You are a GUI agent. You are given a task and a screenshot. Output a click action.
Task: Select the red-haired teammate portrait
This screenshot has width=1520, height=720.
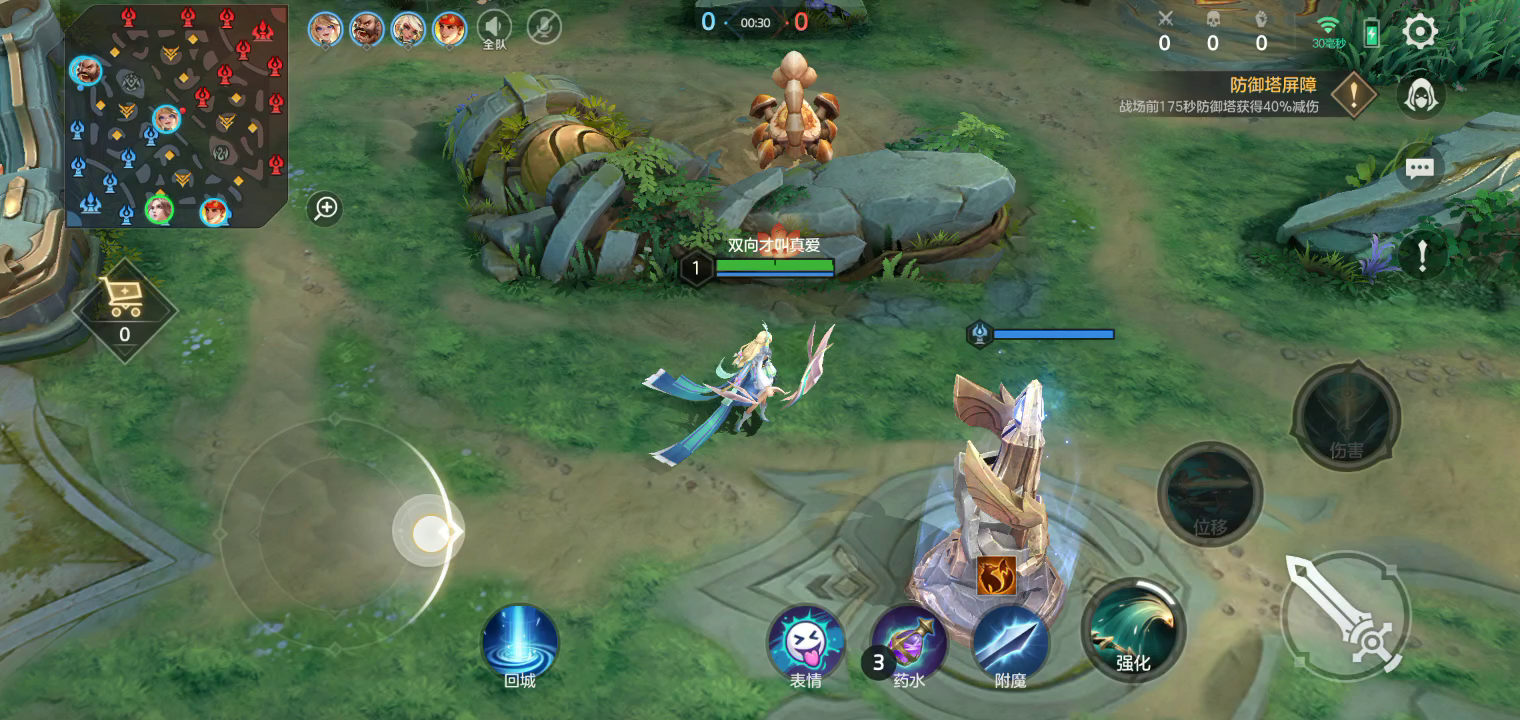pos(450,29)
